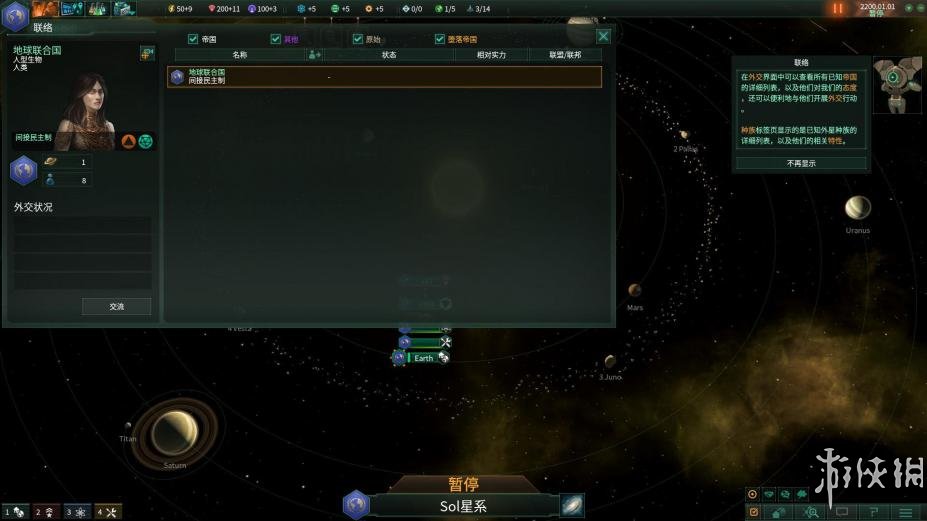Toggle the 其他 (Others) filter checkbox
This screenshot has width=927, height=521.
pyautogui.click(x=276, y=39)
